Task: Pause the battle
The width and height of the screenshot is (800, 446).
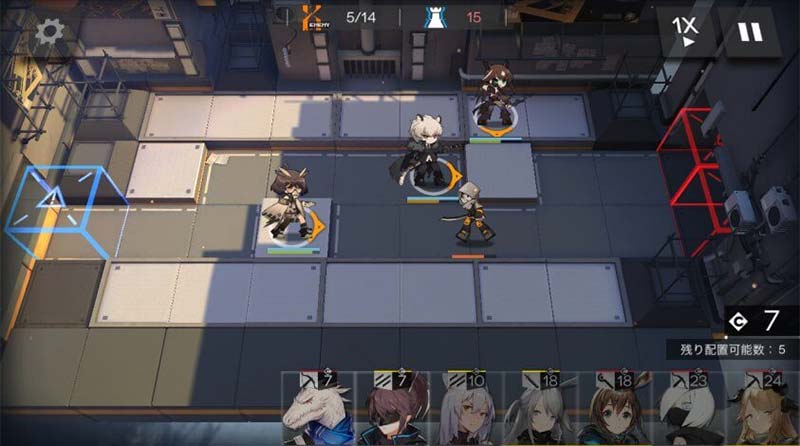Action: (748, 32)
